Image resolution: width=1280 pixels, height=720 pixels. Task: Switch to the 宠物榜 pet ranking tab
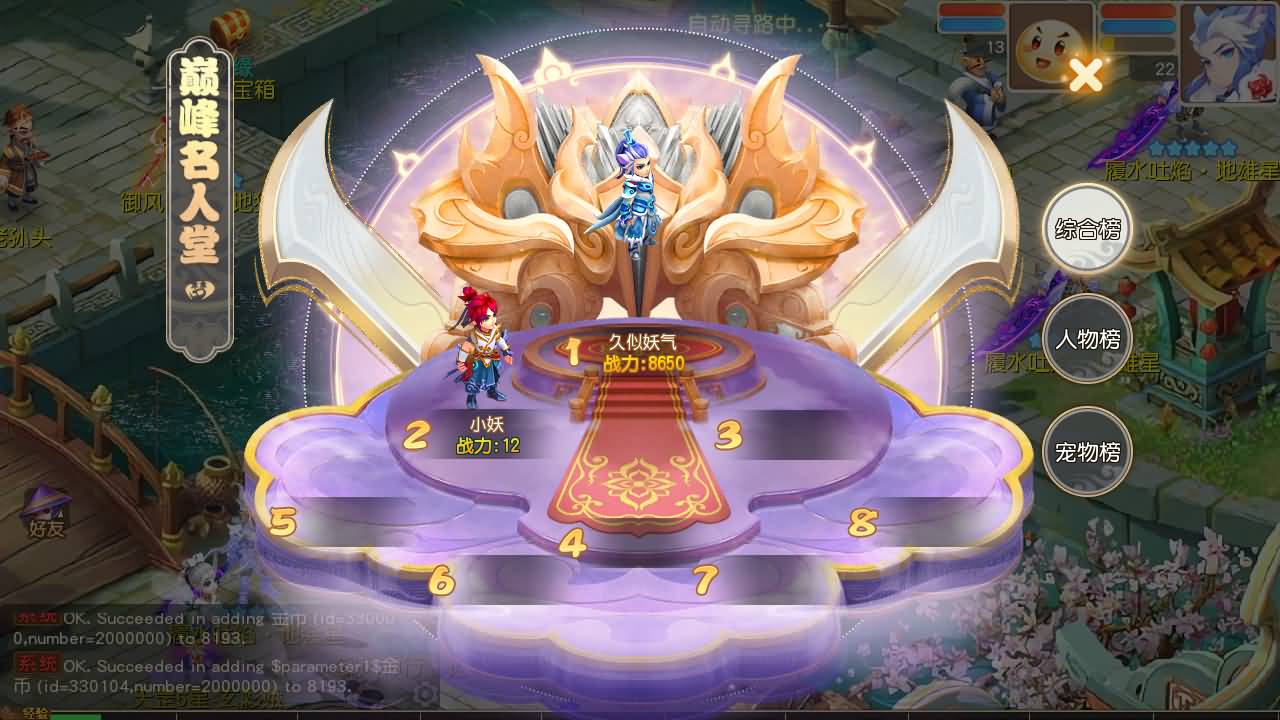pos(1086,452)
